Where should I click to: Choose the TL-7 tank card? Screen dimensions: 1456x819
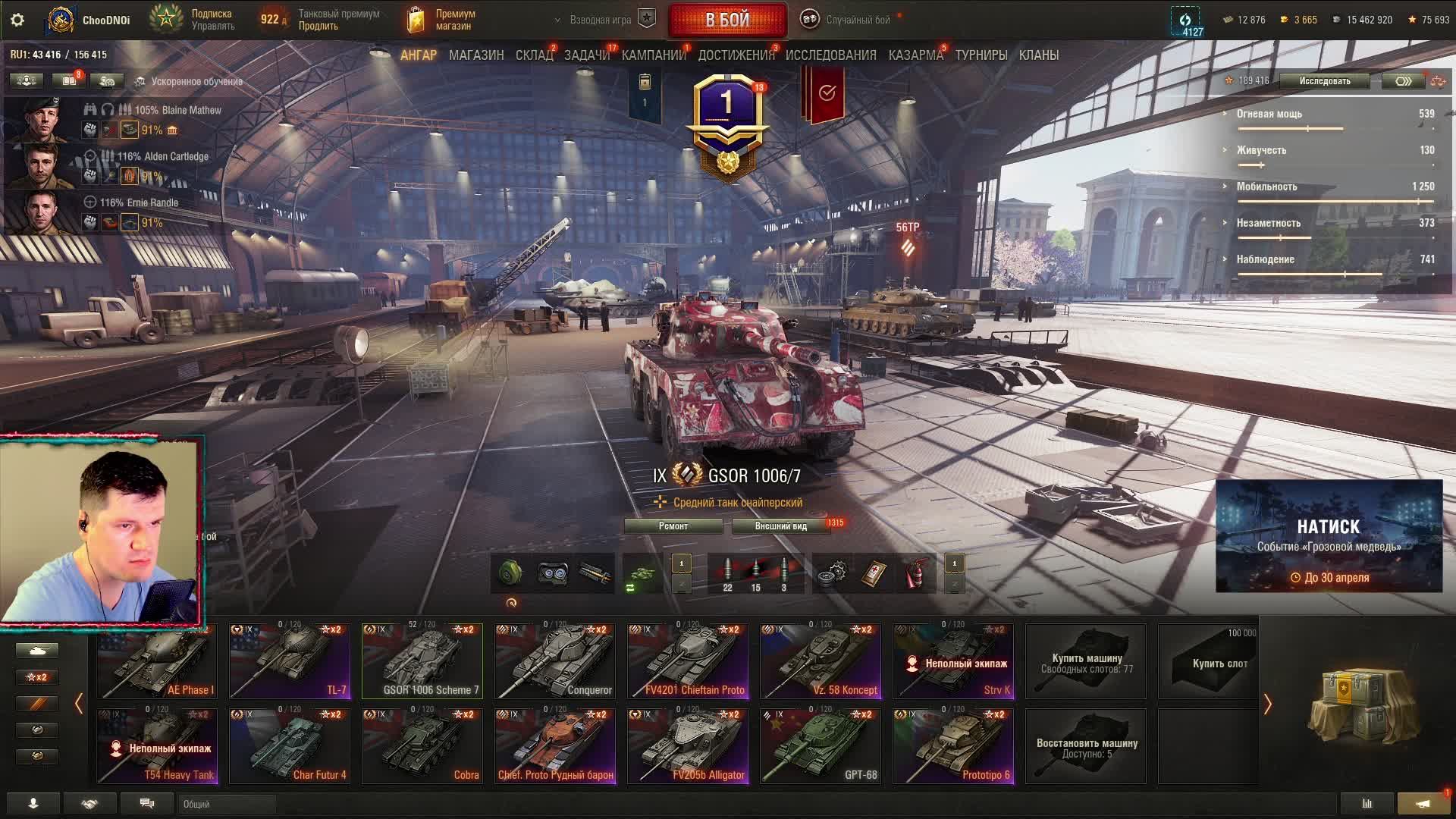pos(290,661)
